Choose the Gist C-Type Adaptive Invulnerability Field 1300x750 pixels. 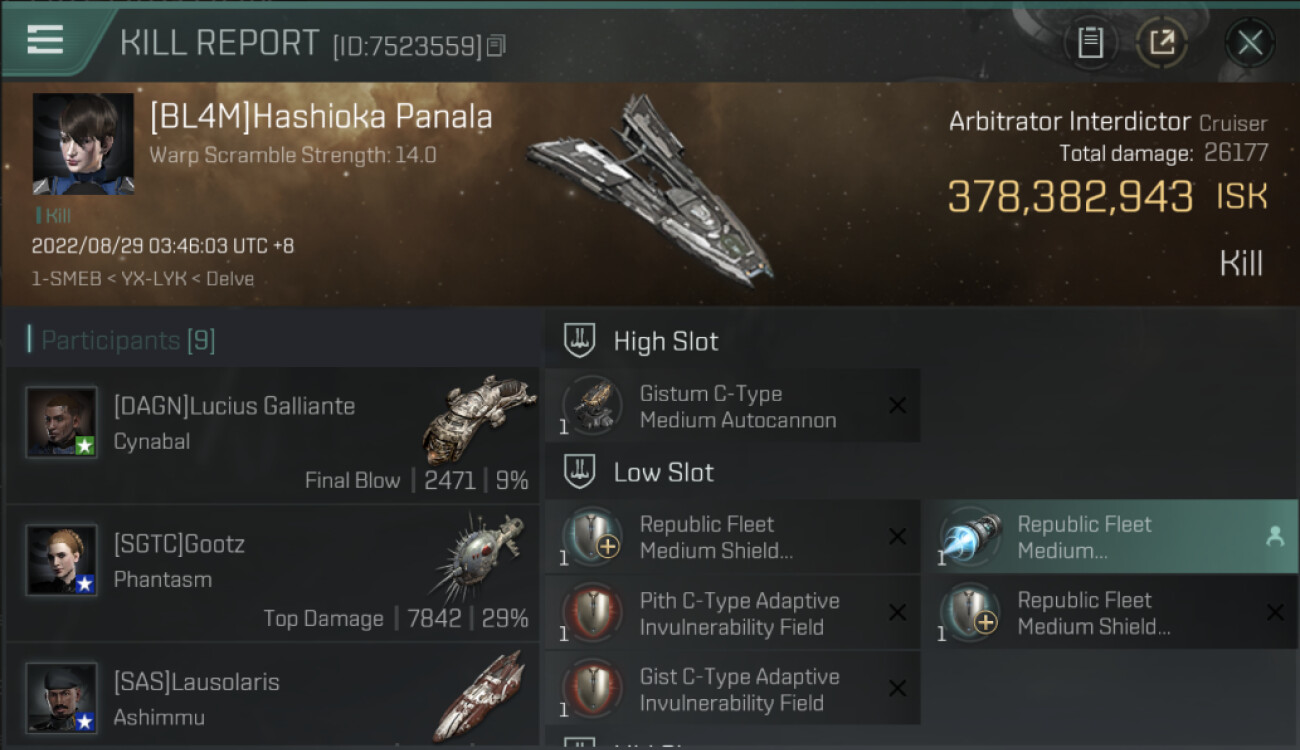click(732, 689)
